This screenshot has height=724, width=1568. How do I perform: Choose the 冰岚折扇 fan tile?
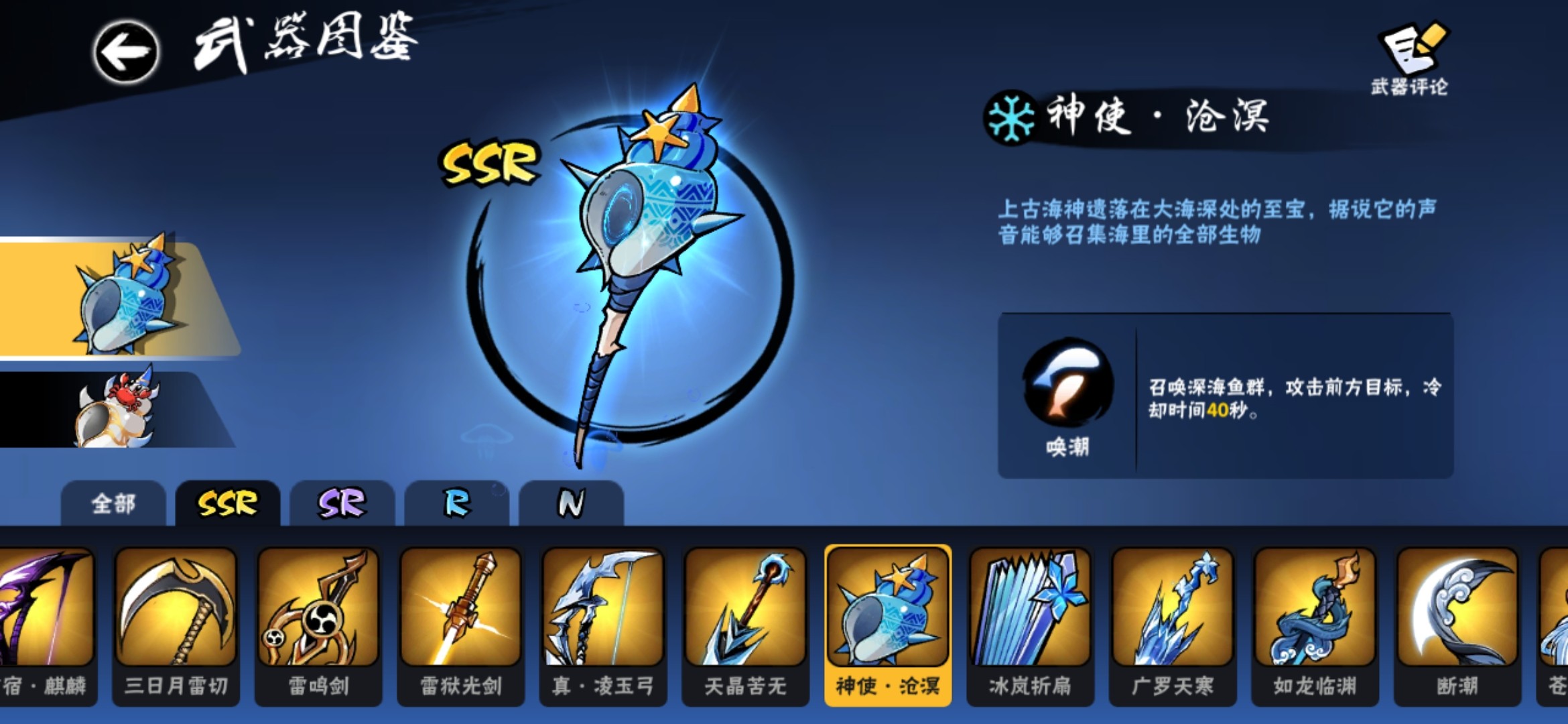1030,625
